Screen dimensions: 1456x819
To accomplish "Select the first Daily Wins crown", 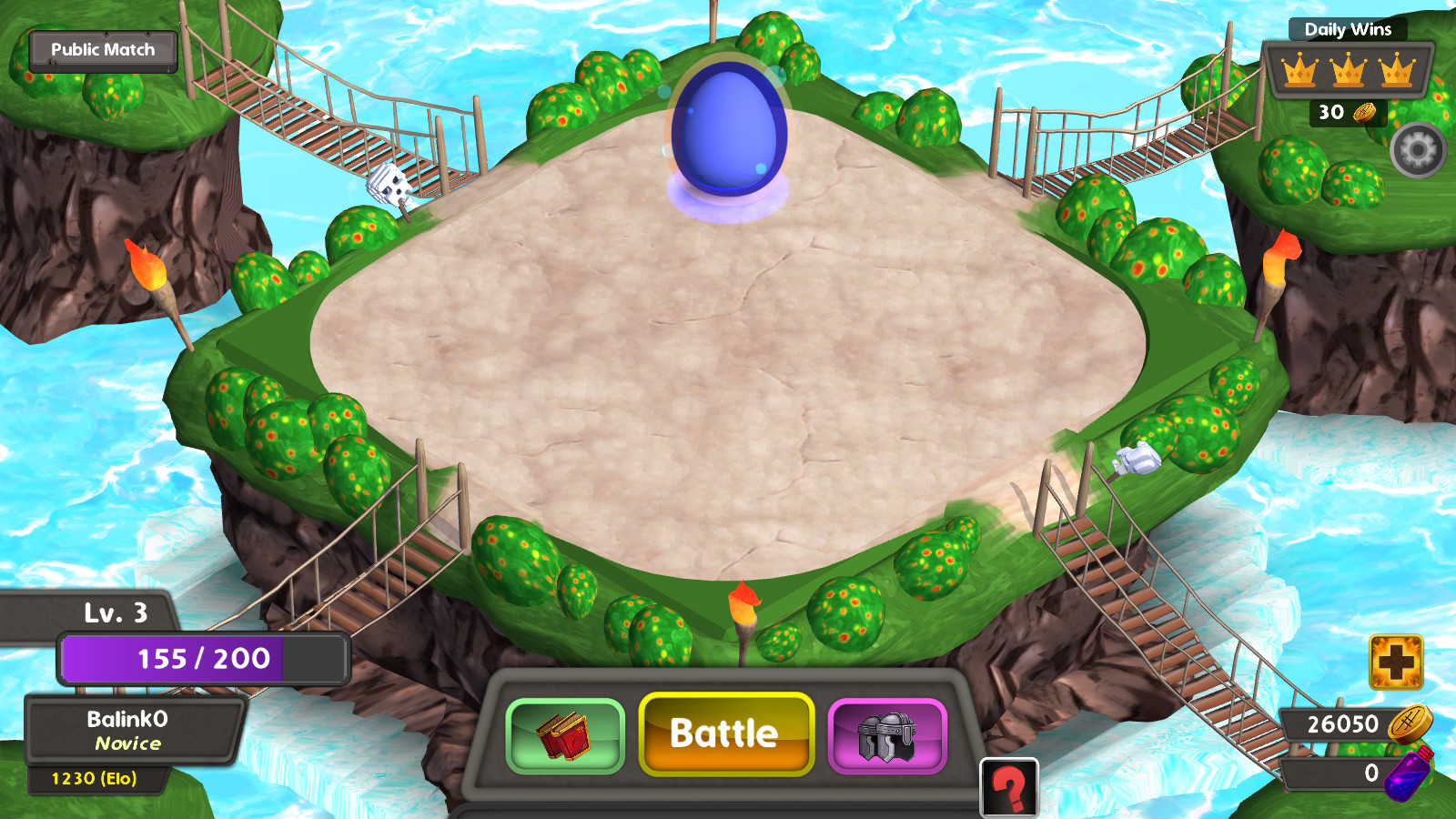I will coord(1299,70).
